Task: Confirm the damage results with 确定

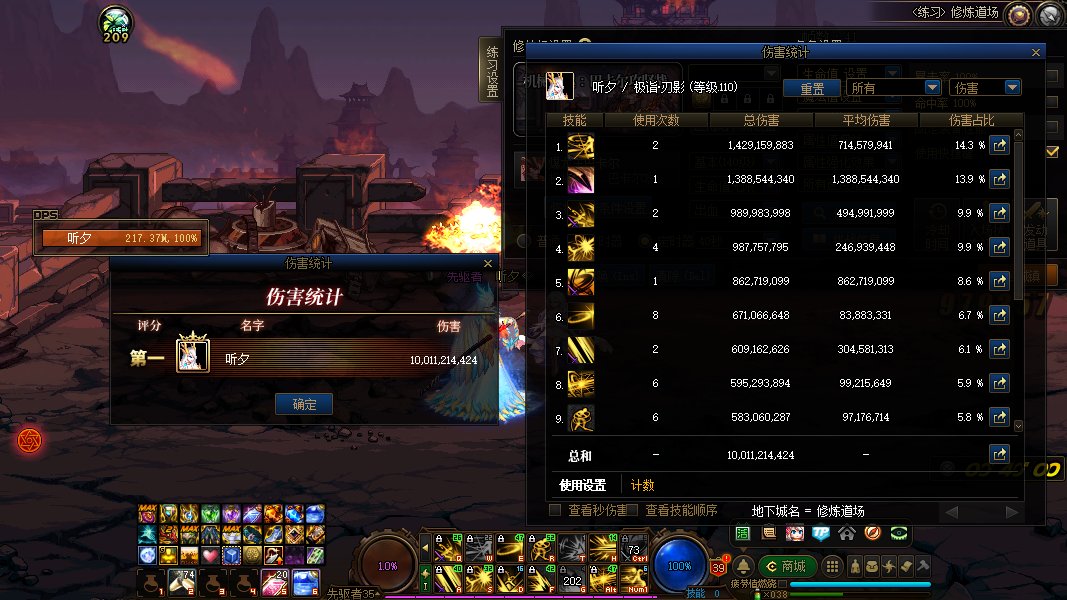Action: 304,404
